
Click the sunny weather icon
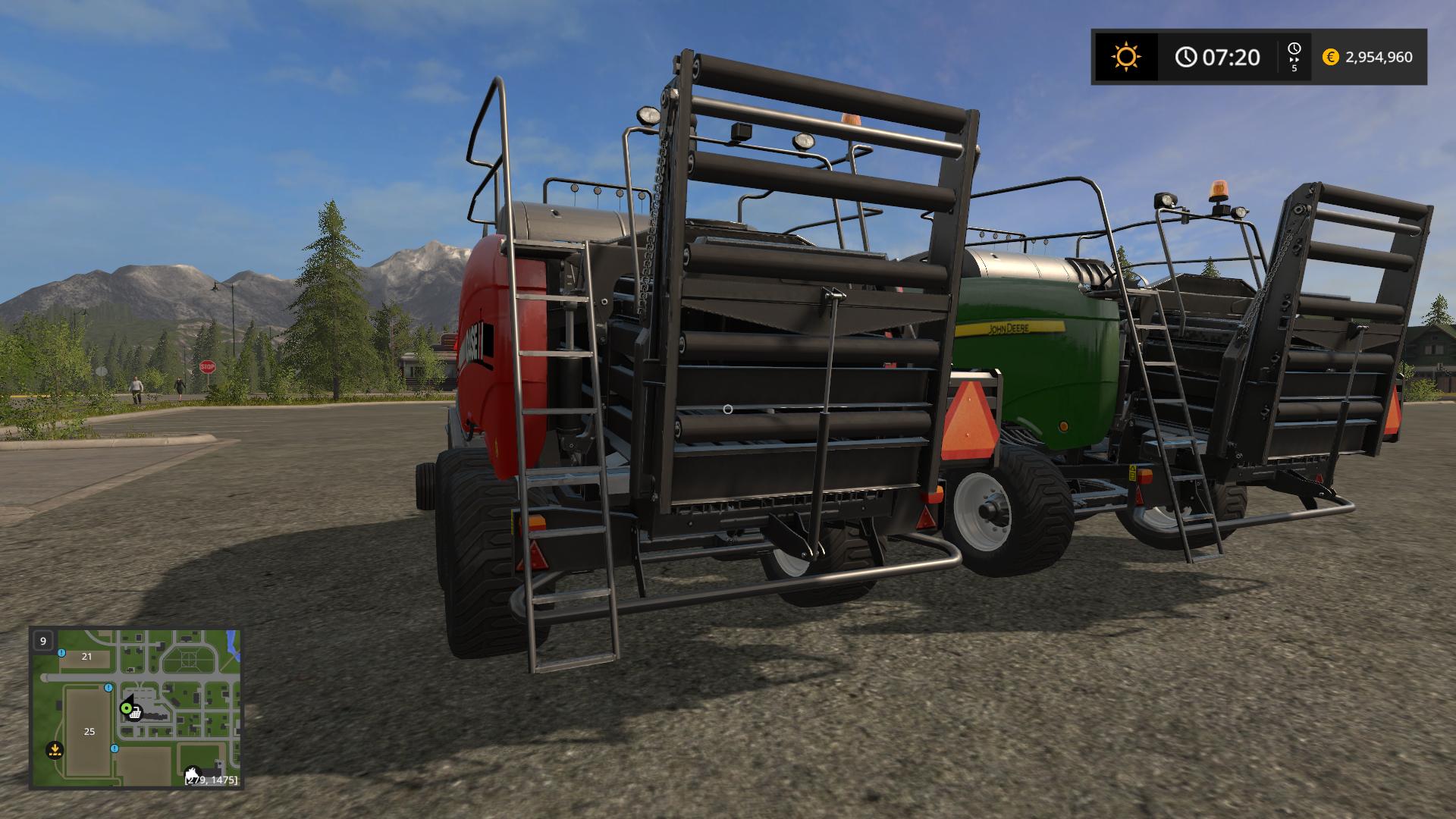click(x=1125, y=57)
